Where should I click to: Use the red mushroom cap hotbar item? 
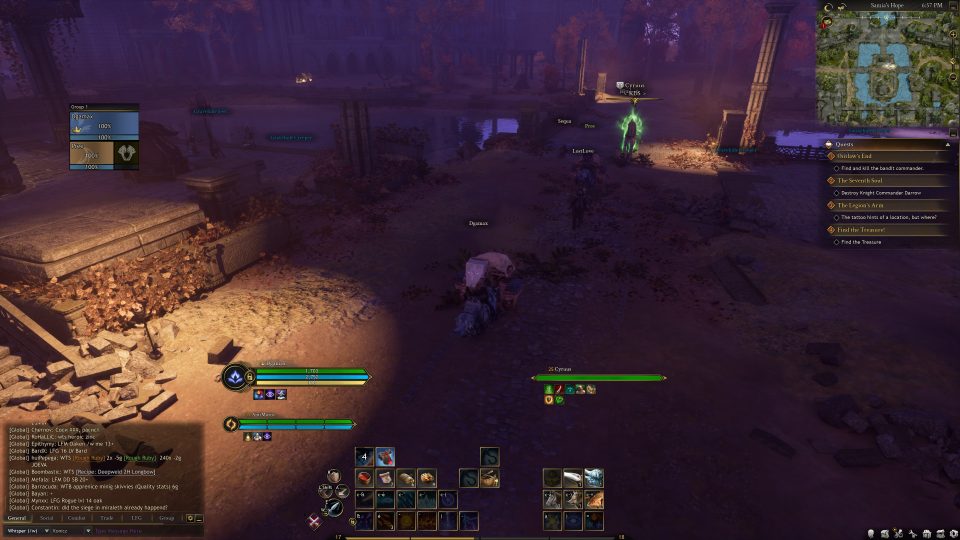(x=385, y=457)
